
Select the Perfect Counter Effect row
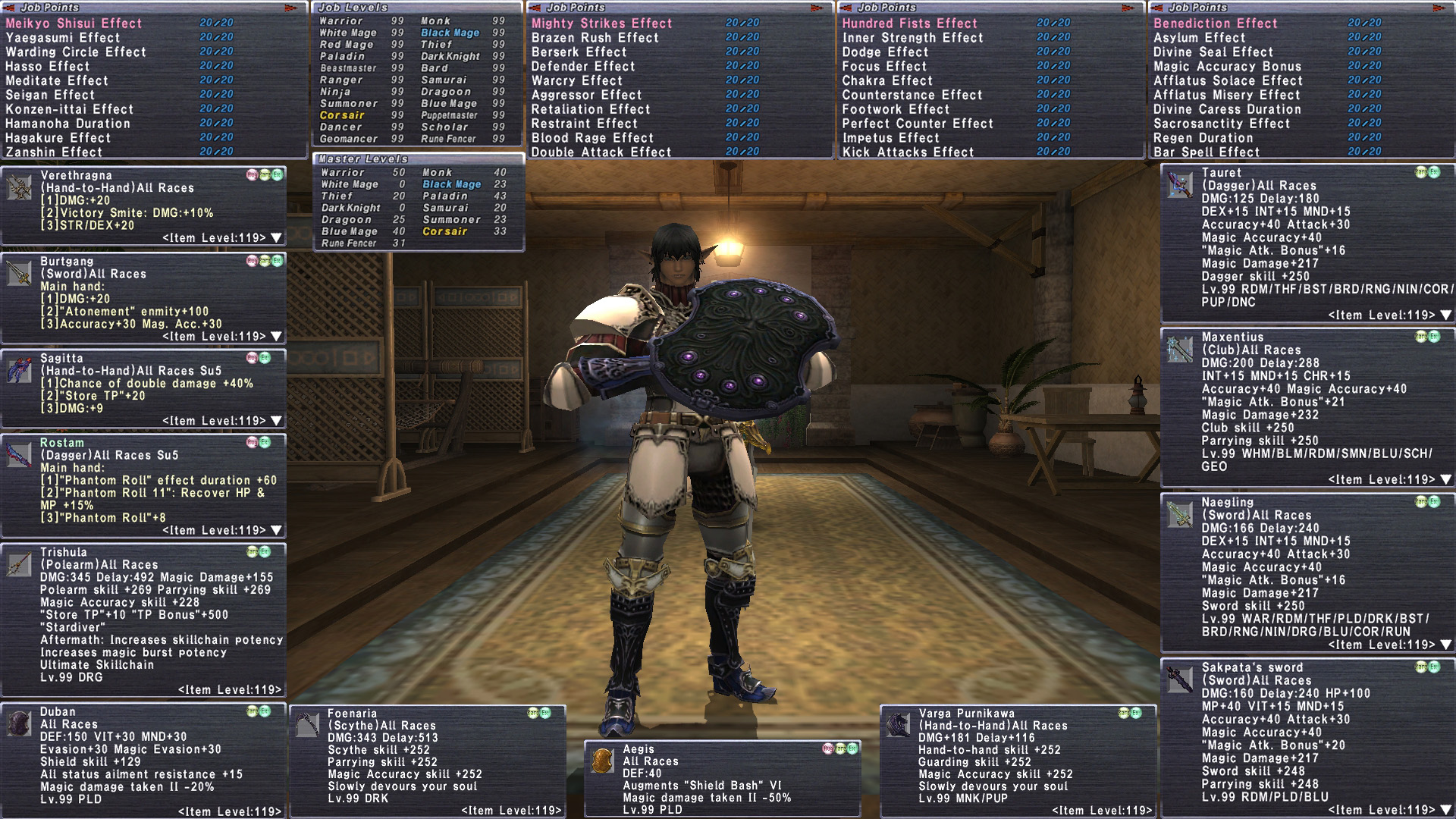coord(917,124)
